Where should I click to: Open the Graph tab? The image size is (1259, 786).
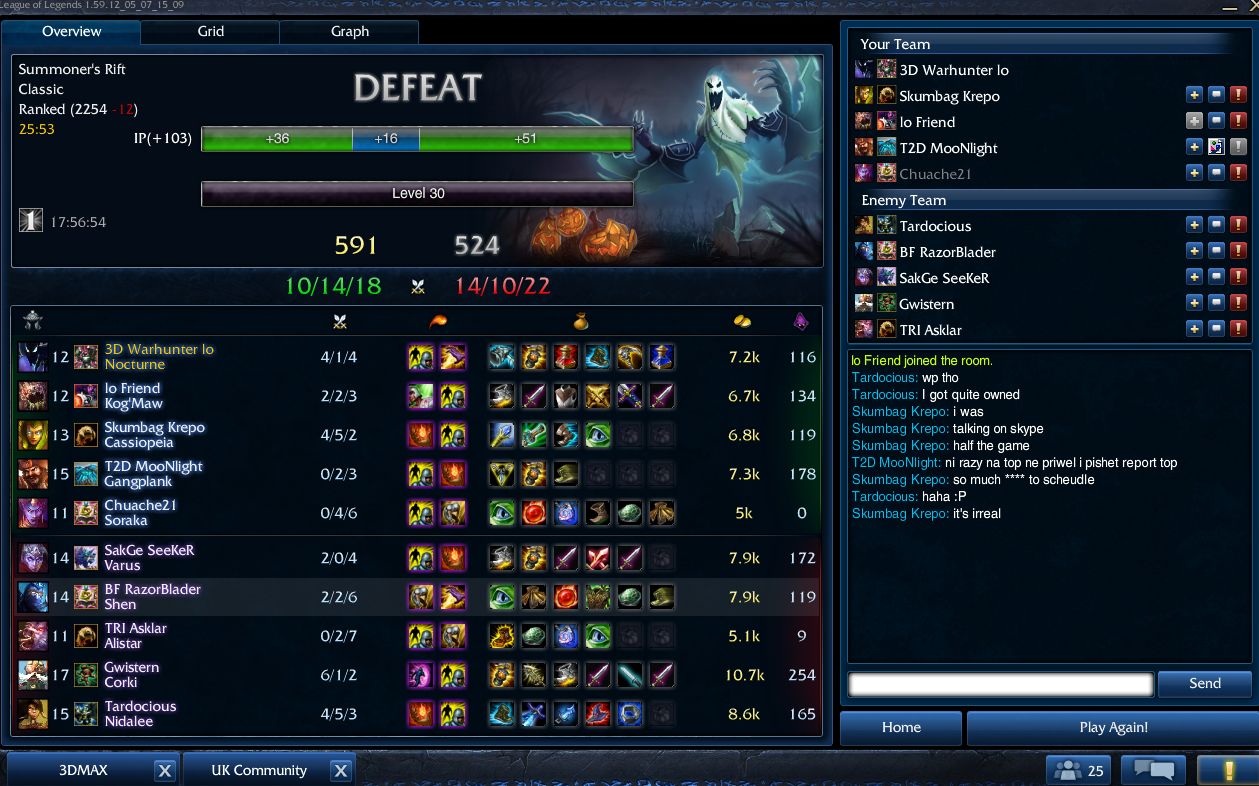pyautogui.click(x=349, y=32)
